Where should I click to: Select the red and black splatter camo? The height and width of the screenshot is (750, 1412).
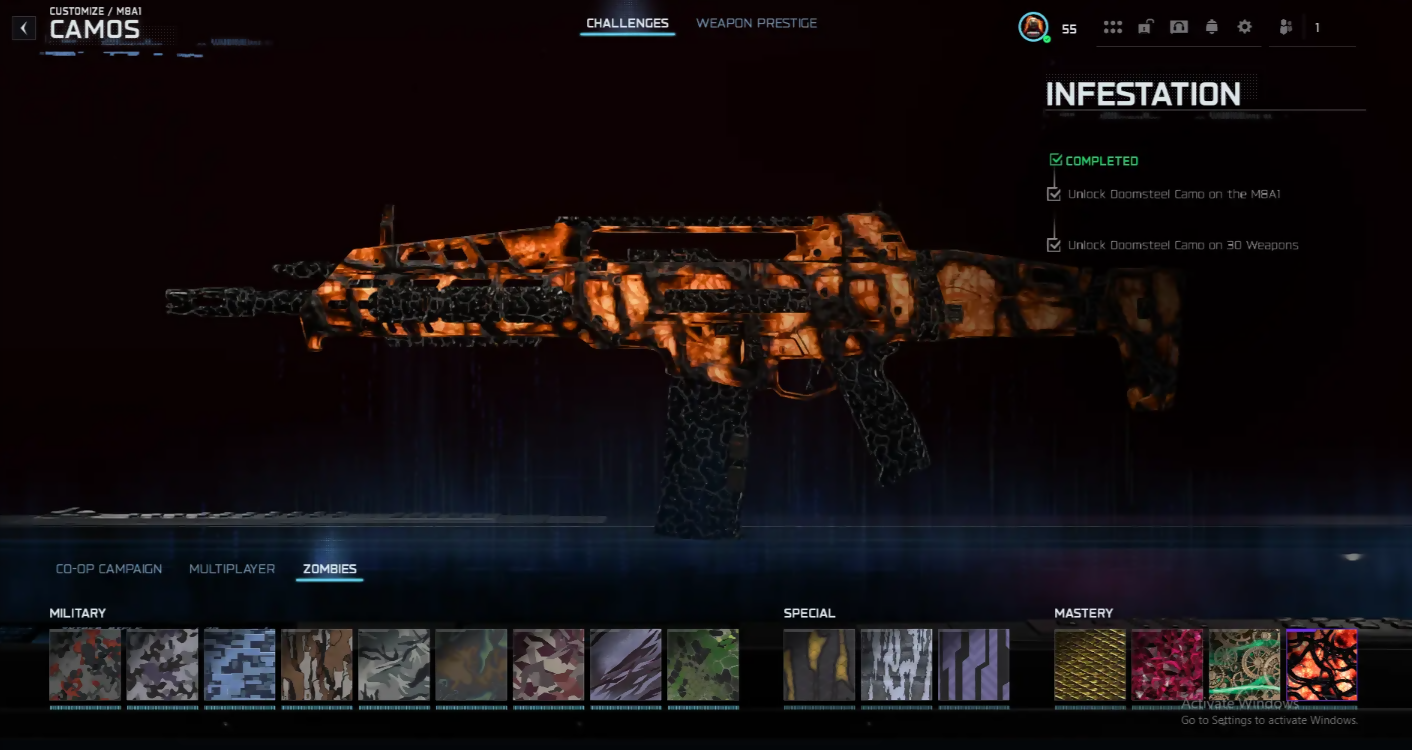(x=85, y=665)
